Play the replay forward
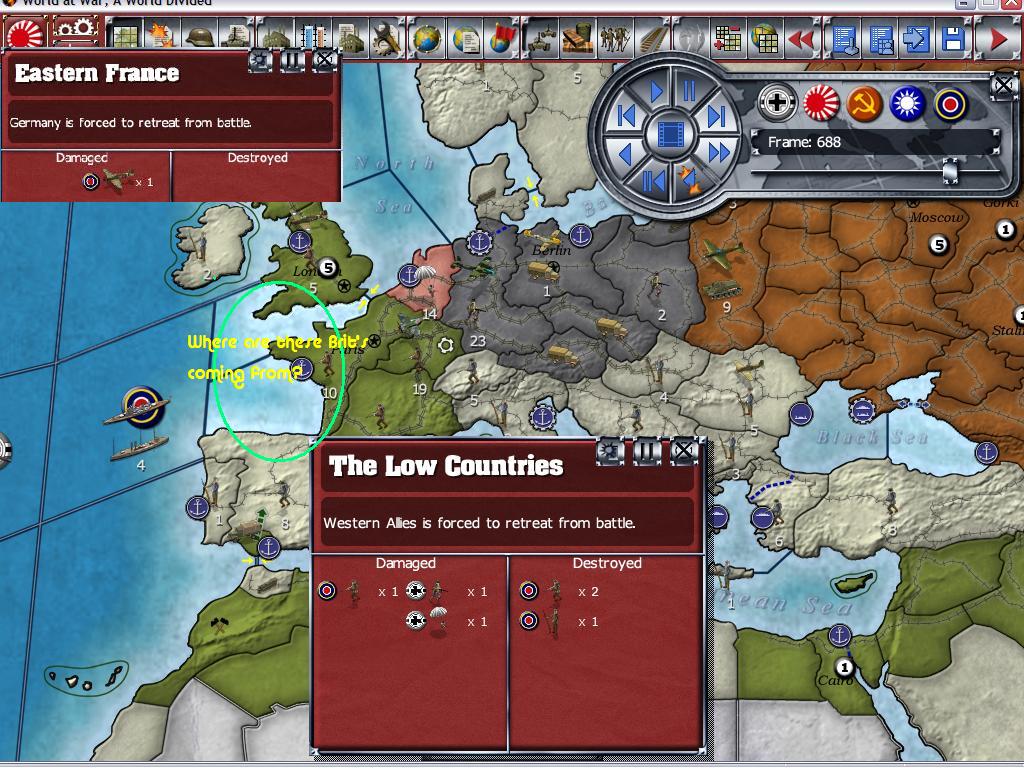Viewport: 1024px width, 768px height. point(656,92)
